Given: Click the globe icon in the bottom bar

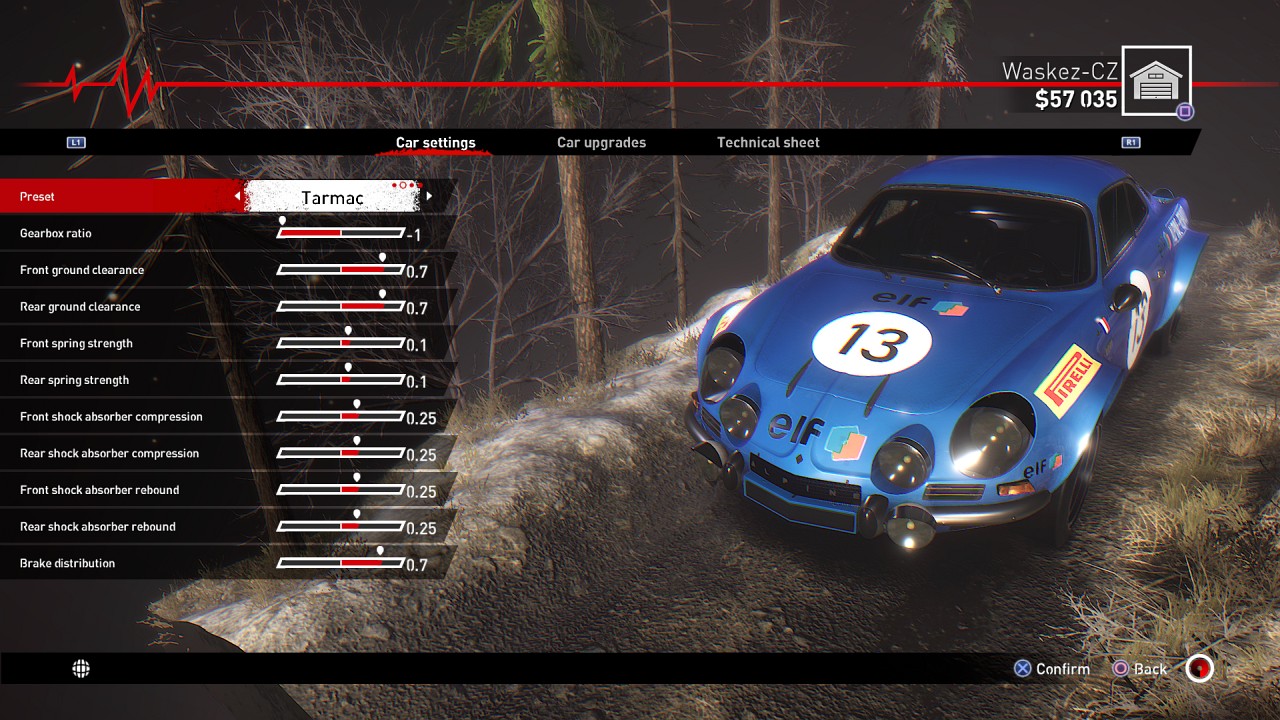Looking at the screenshot, I should [81, 669].
